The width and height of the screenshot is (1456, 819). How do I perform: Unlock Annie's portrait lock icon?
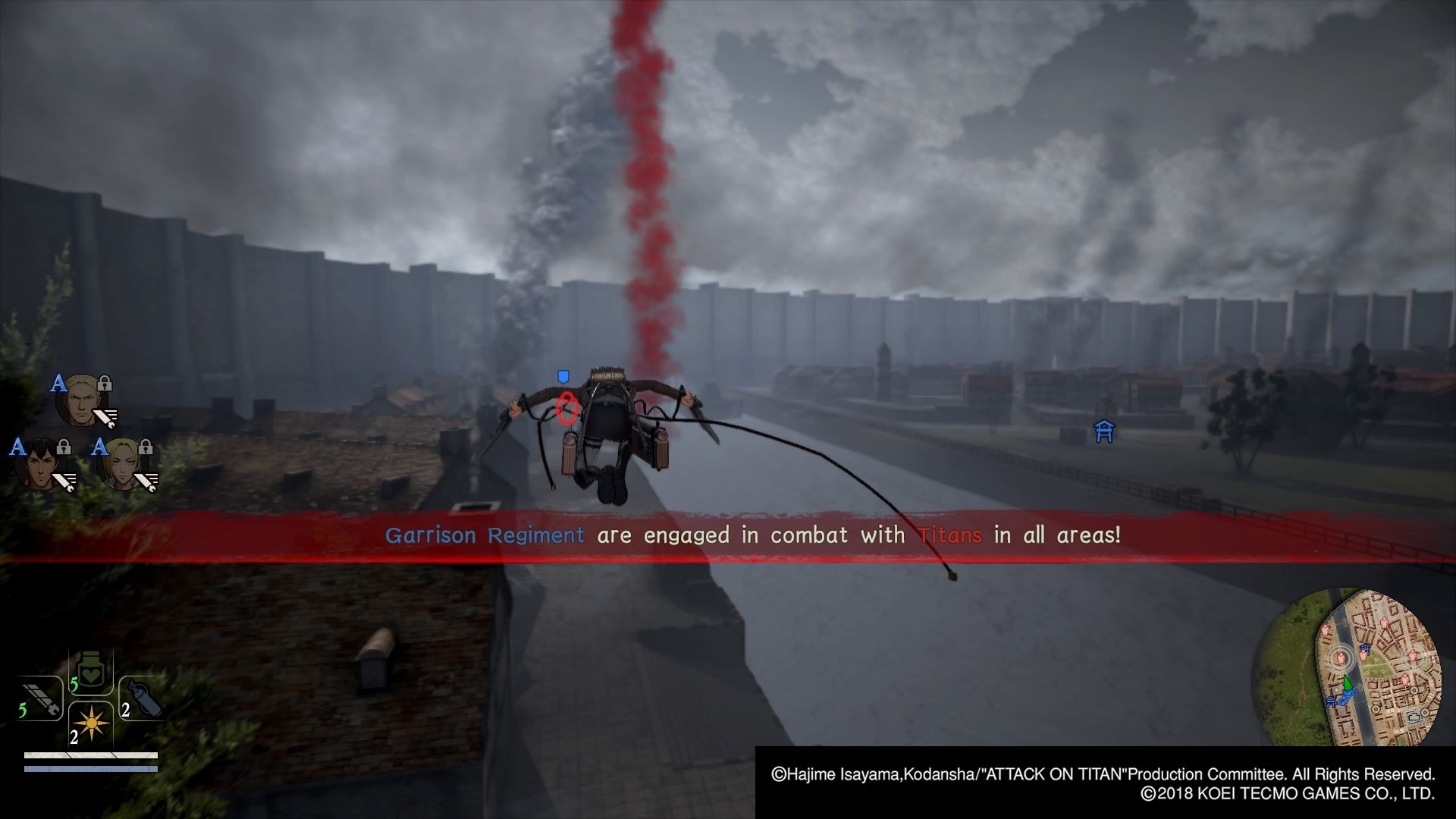click(145, 448)
